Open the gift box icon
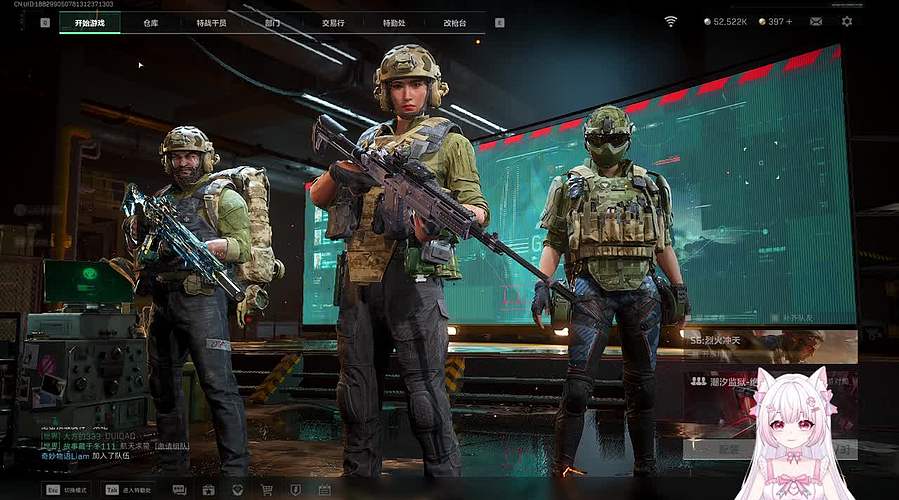The height and width of the screenshot is (500, 899). [208, 490]
